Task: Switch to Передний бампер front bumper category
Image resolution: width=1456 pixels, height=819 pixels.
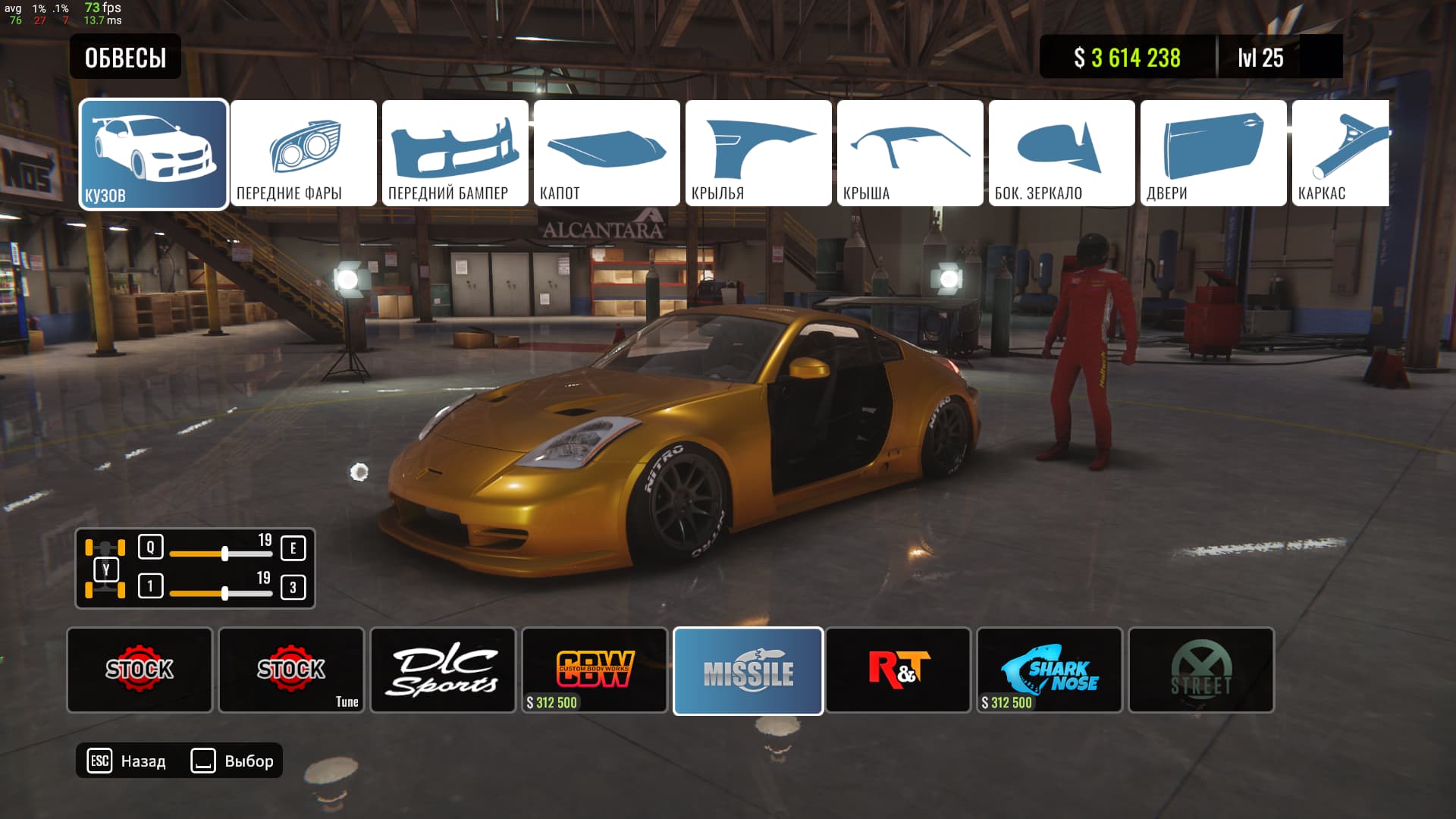Action: point(455,153)
